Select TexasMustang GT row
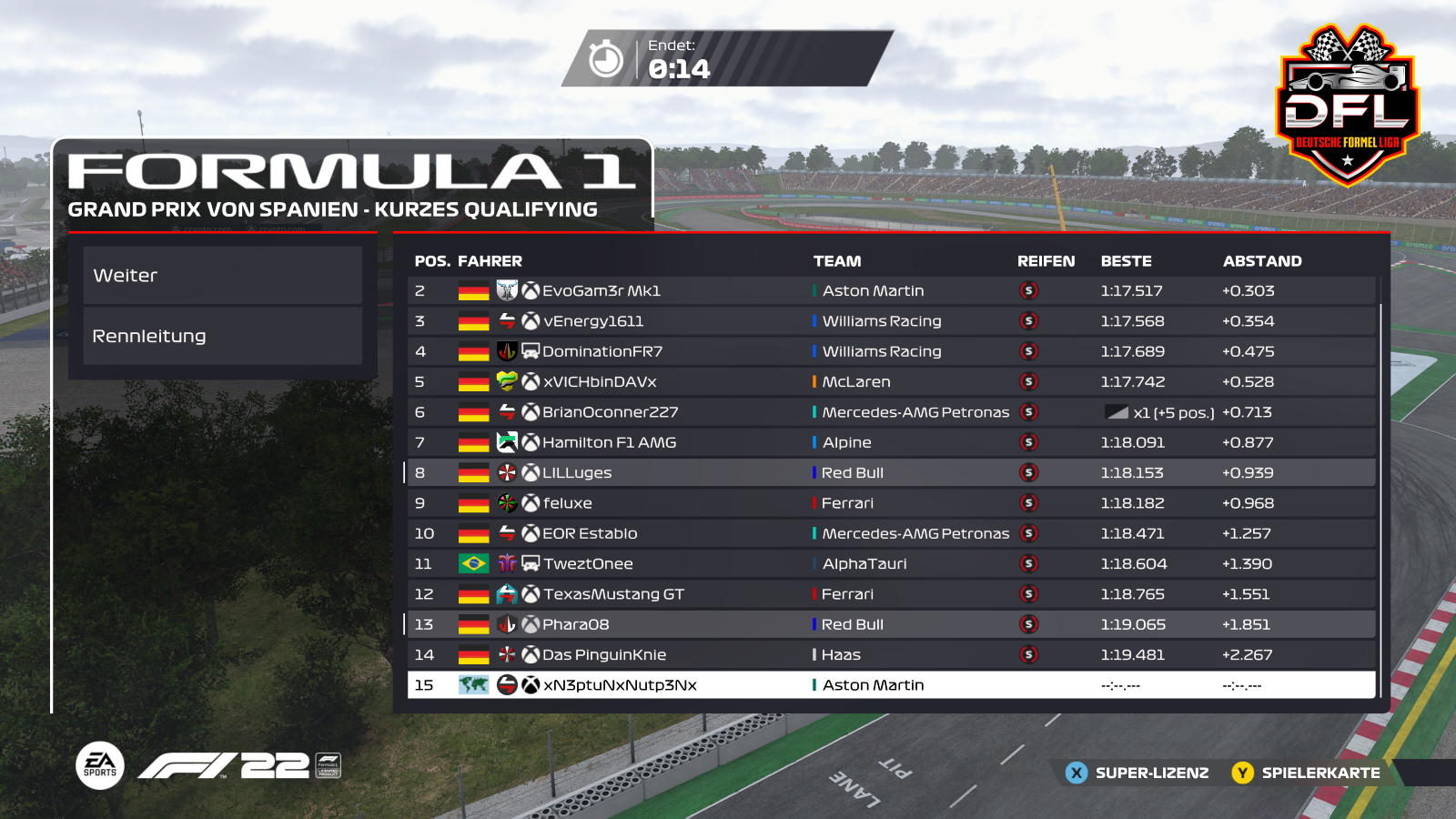 pyautogui.click(x=890, y=594)
